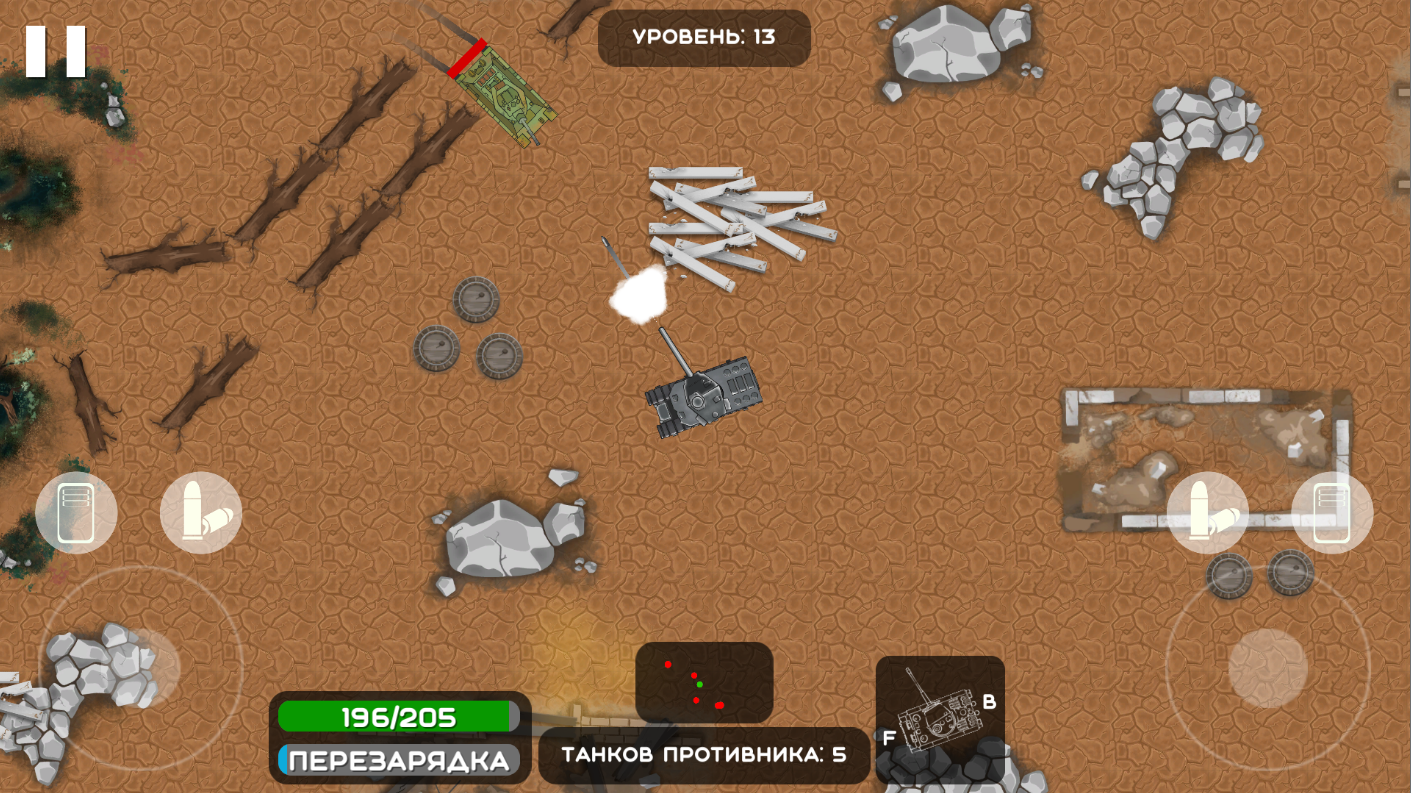Tap the right magazine reload icon

1330,511
